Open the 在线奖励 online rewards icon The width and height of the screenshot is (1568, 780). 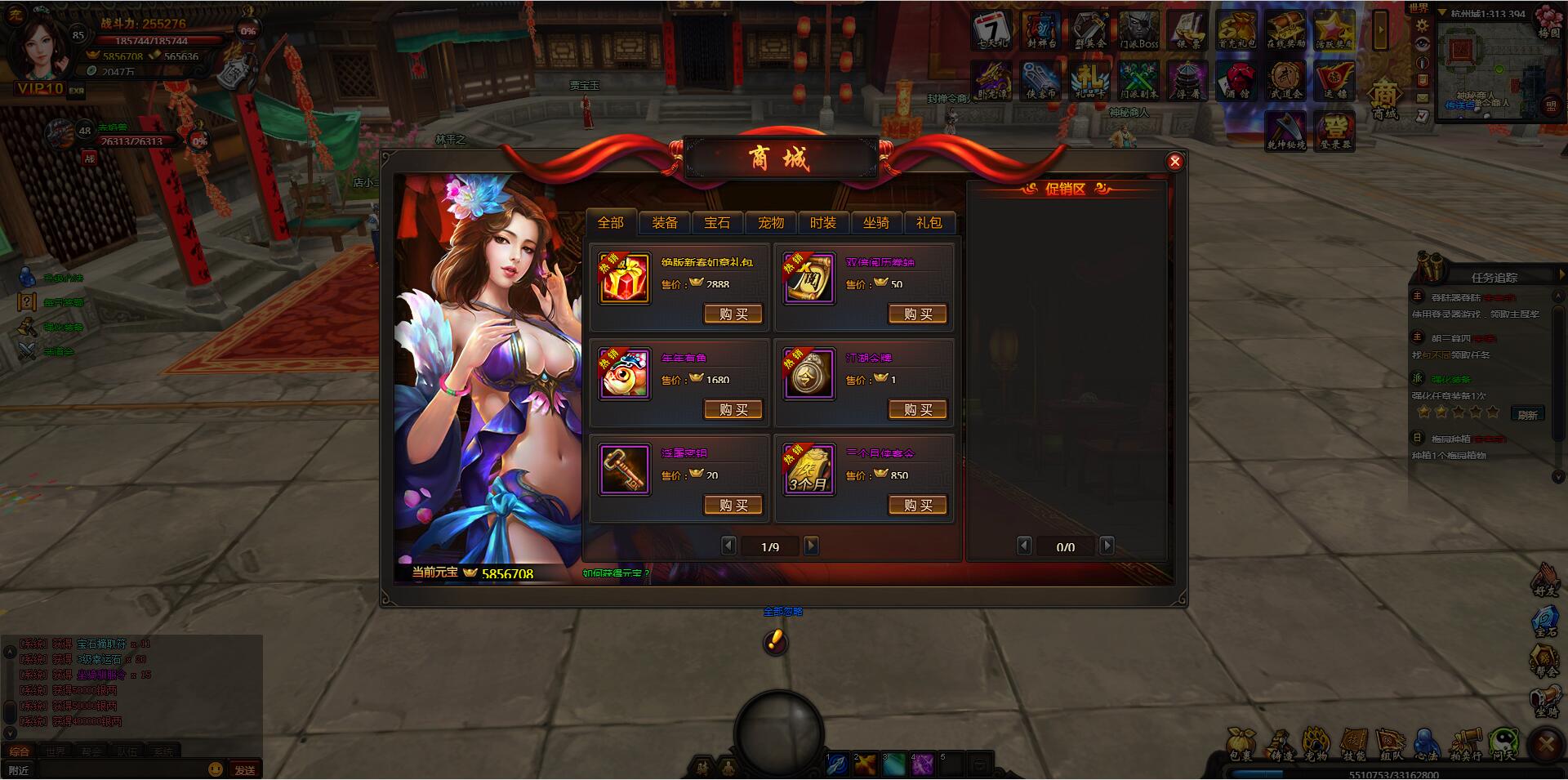pyautogui.click(x=1286, y=31)
